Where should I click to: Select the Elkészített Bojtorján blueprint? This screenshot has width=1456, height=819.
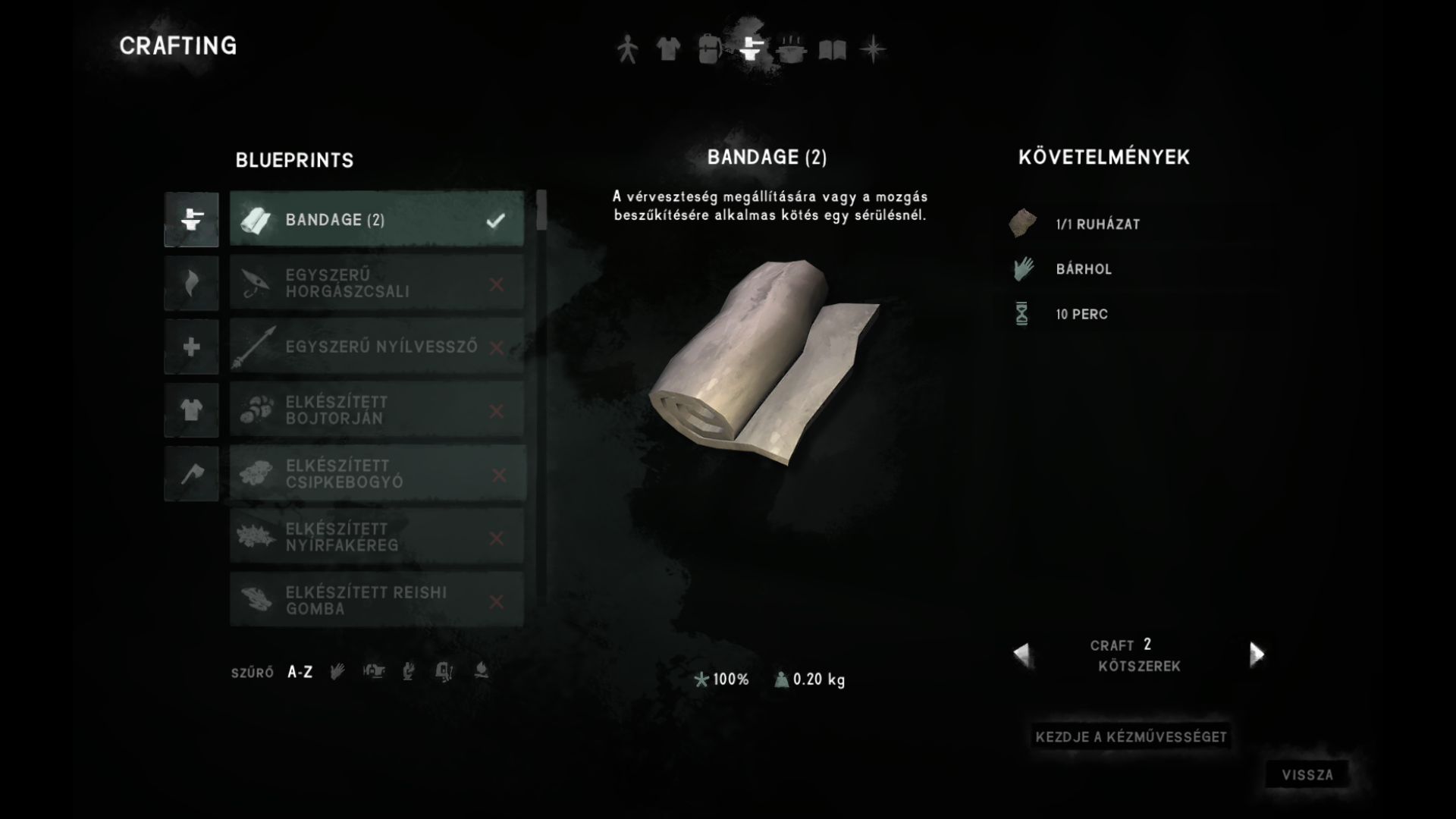[377, 410]
